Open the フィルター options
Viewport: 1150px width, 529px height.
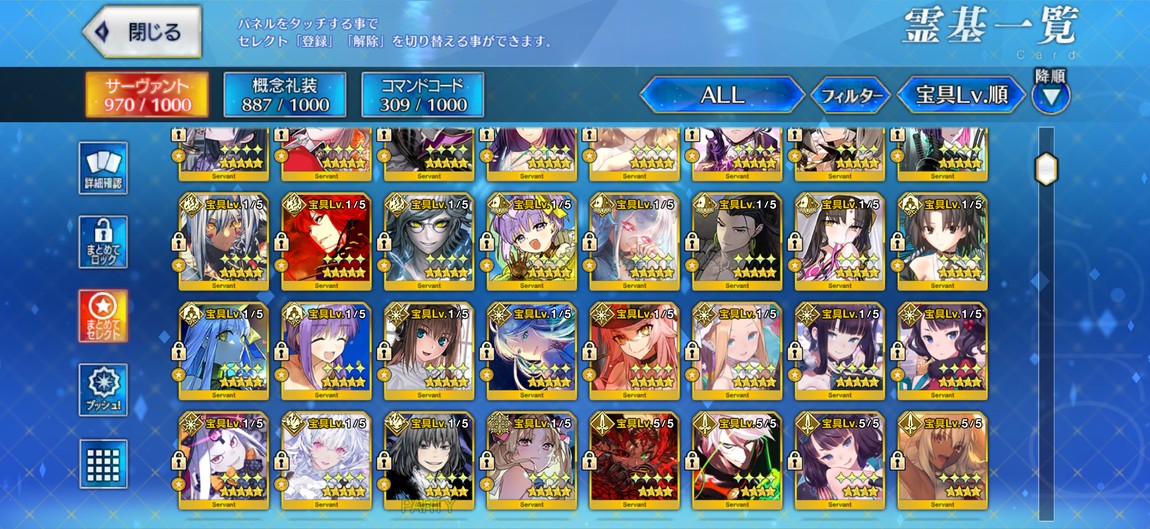[x=849, y=96]
